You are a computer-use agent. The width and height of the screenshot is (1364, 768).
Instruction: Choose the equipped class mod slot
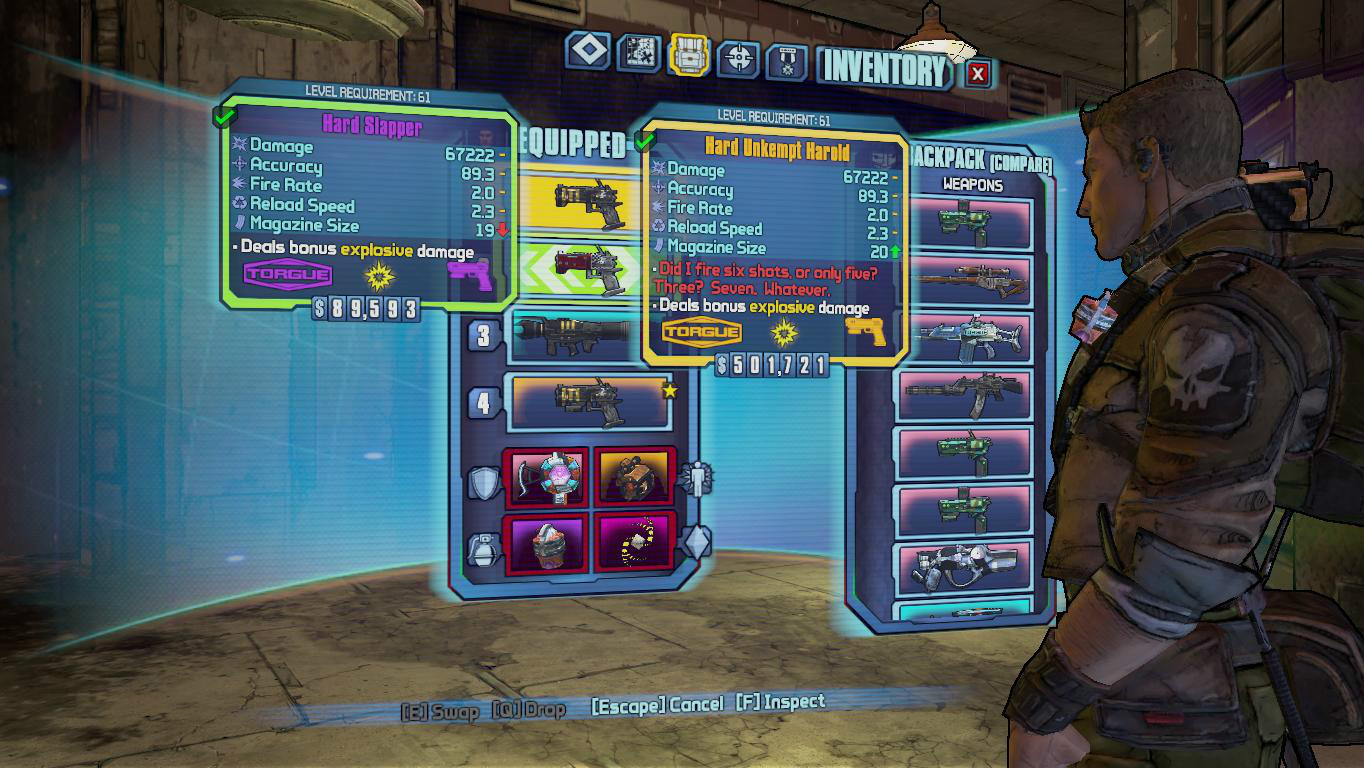click(x=635, y=476)
